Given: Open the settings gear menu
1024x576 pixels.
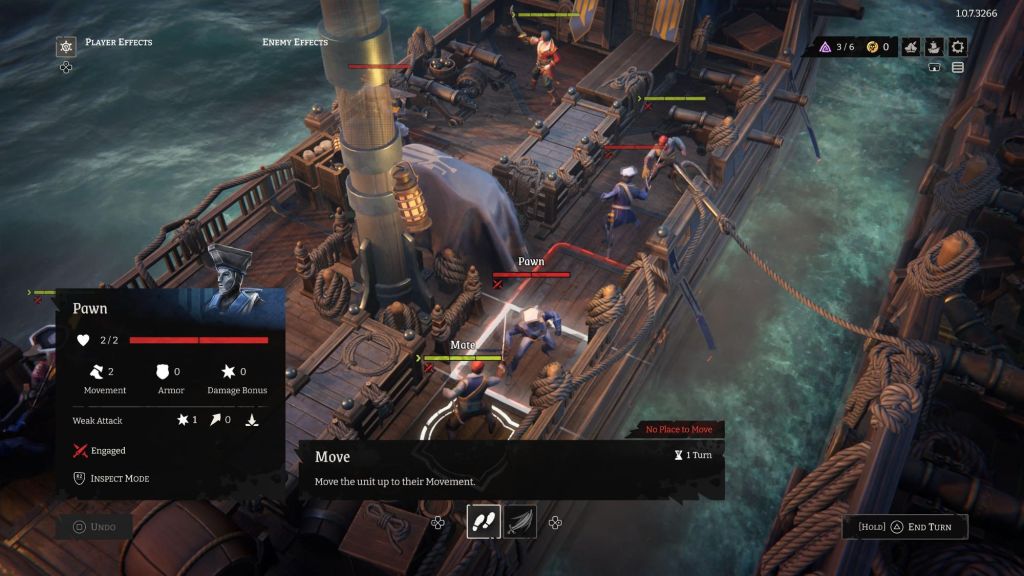Looking at the screenshot, I should tap(958, 46).
